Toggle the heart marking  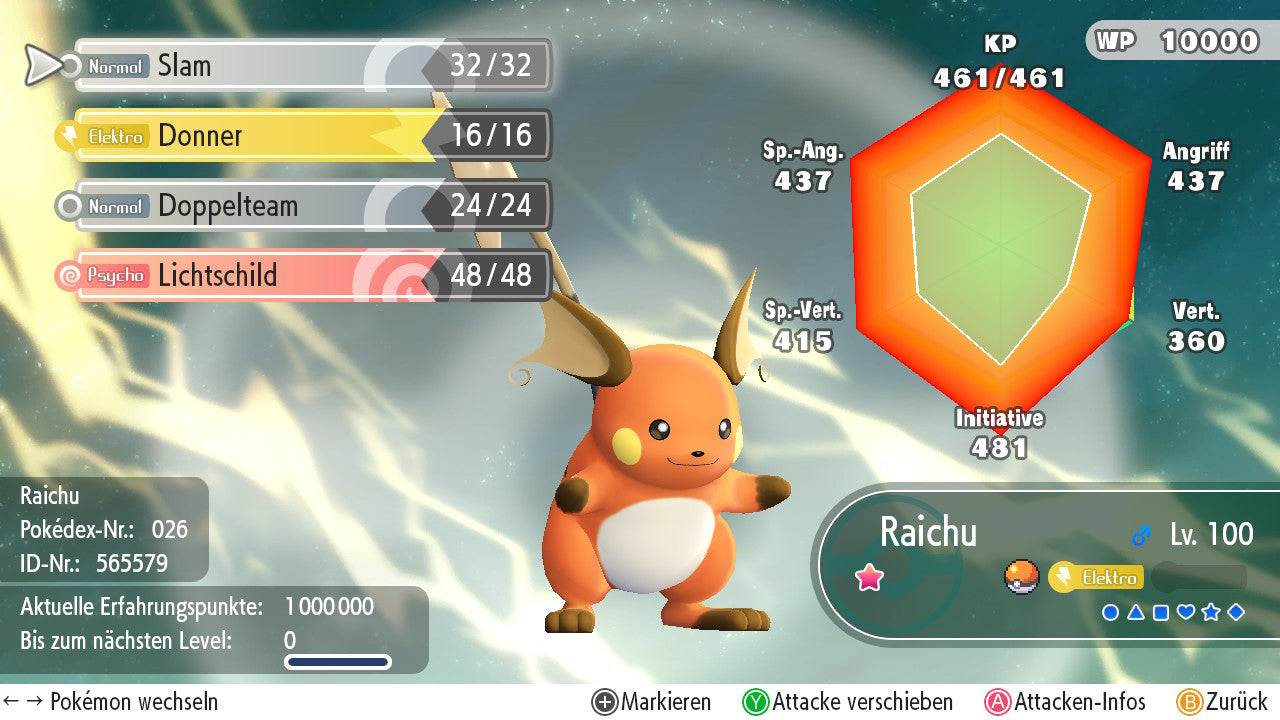1186,612
